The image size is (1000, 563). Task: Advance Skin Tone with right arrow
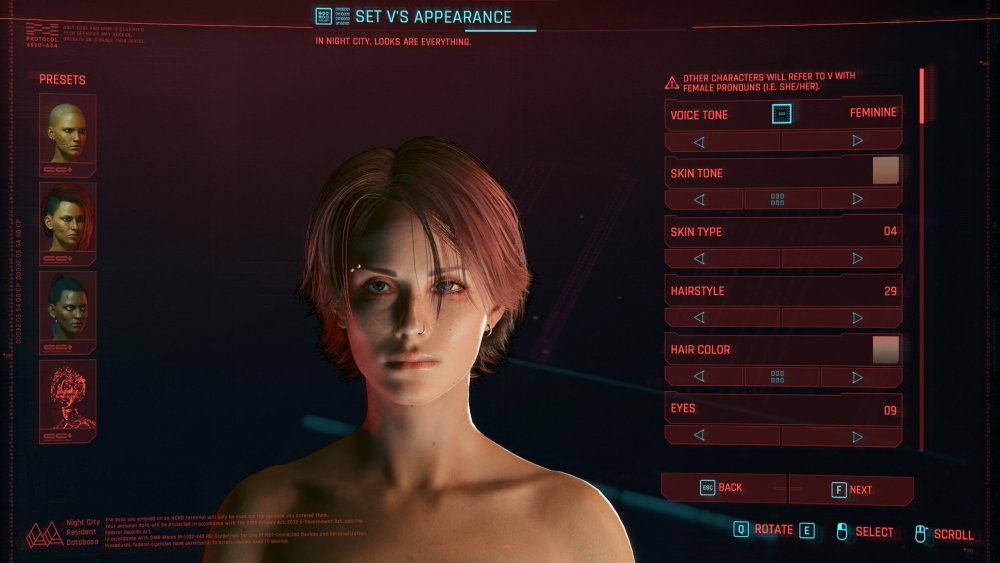pyautogui.click(x=856, y=199)
